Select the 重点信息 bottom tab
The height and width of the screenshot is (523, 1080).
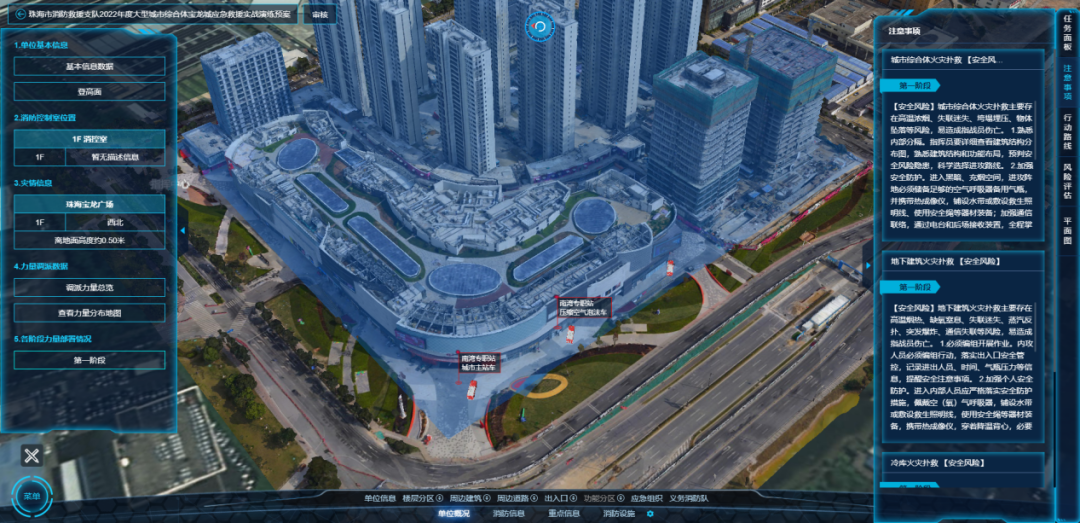pyautogui.click(x=563, y=514)
